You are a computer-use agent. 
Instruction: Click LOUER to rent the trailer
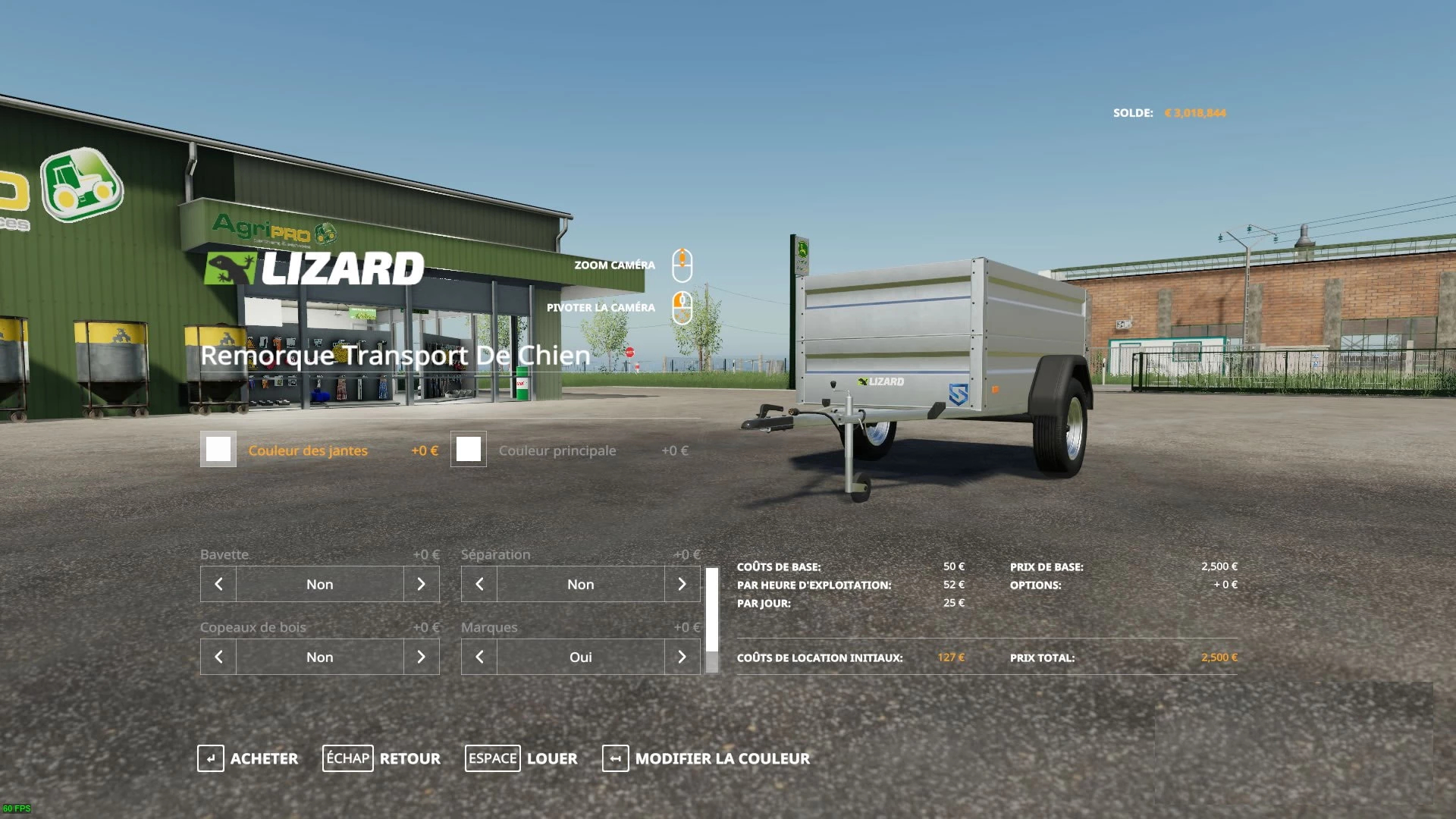click(551, 758)
